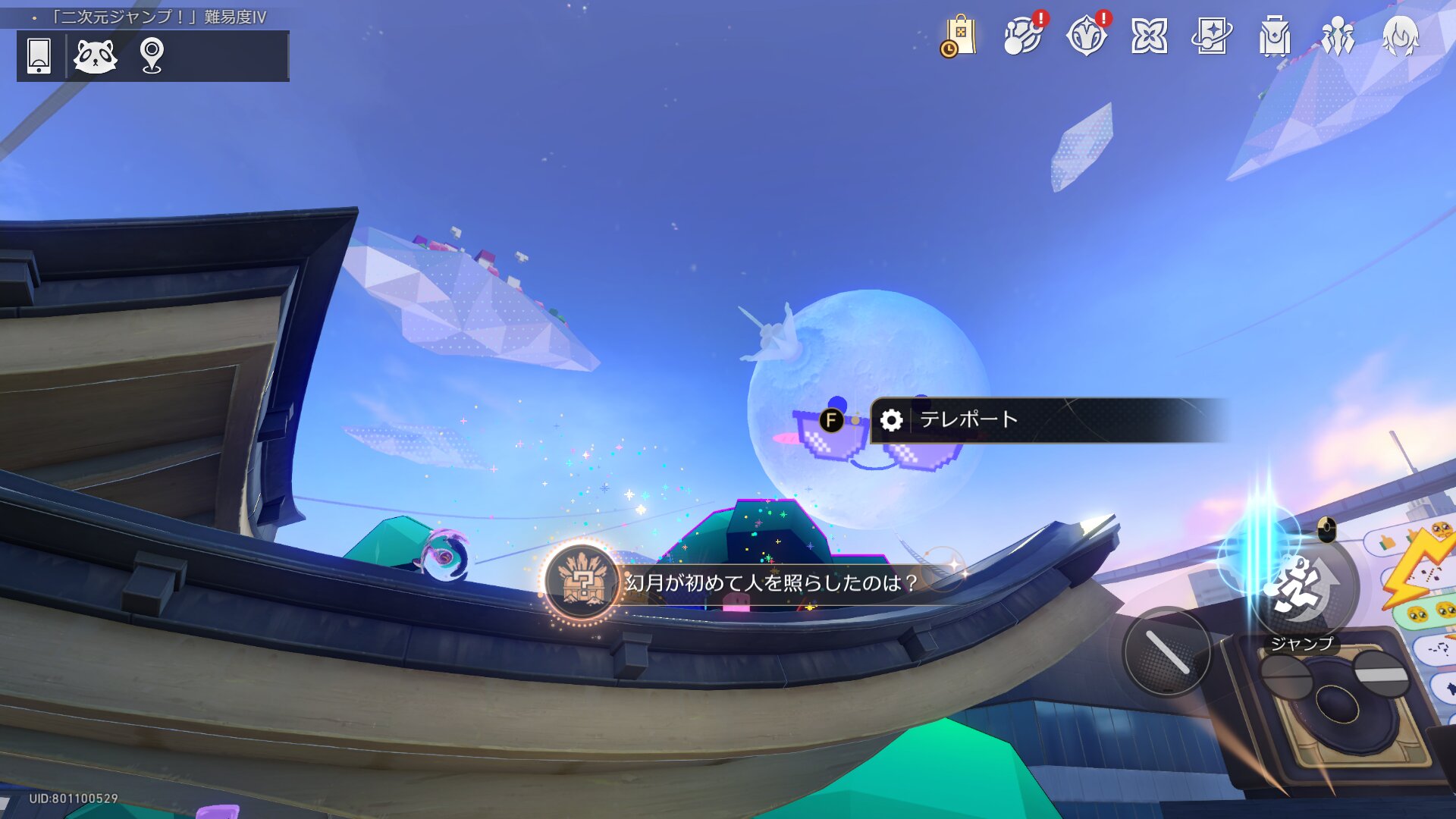Open the character portrait icon

point(1401,36)
